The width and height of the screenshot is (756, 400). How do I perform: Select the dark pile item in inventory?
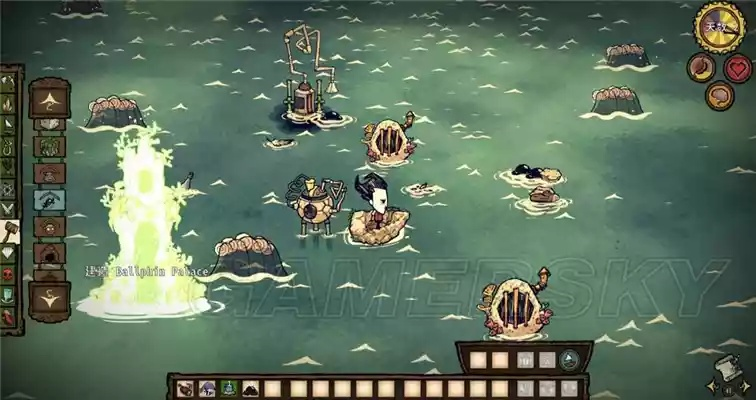251,388
